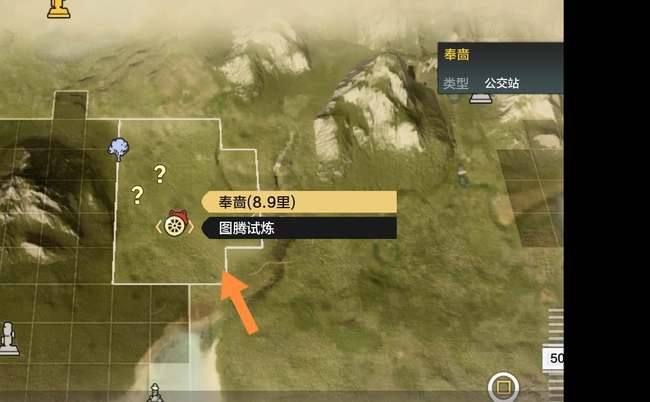The height and width of the screenshot is (402, 650).
Task: Click the blue tree map marker
Action: click(118, 150)
